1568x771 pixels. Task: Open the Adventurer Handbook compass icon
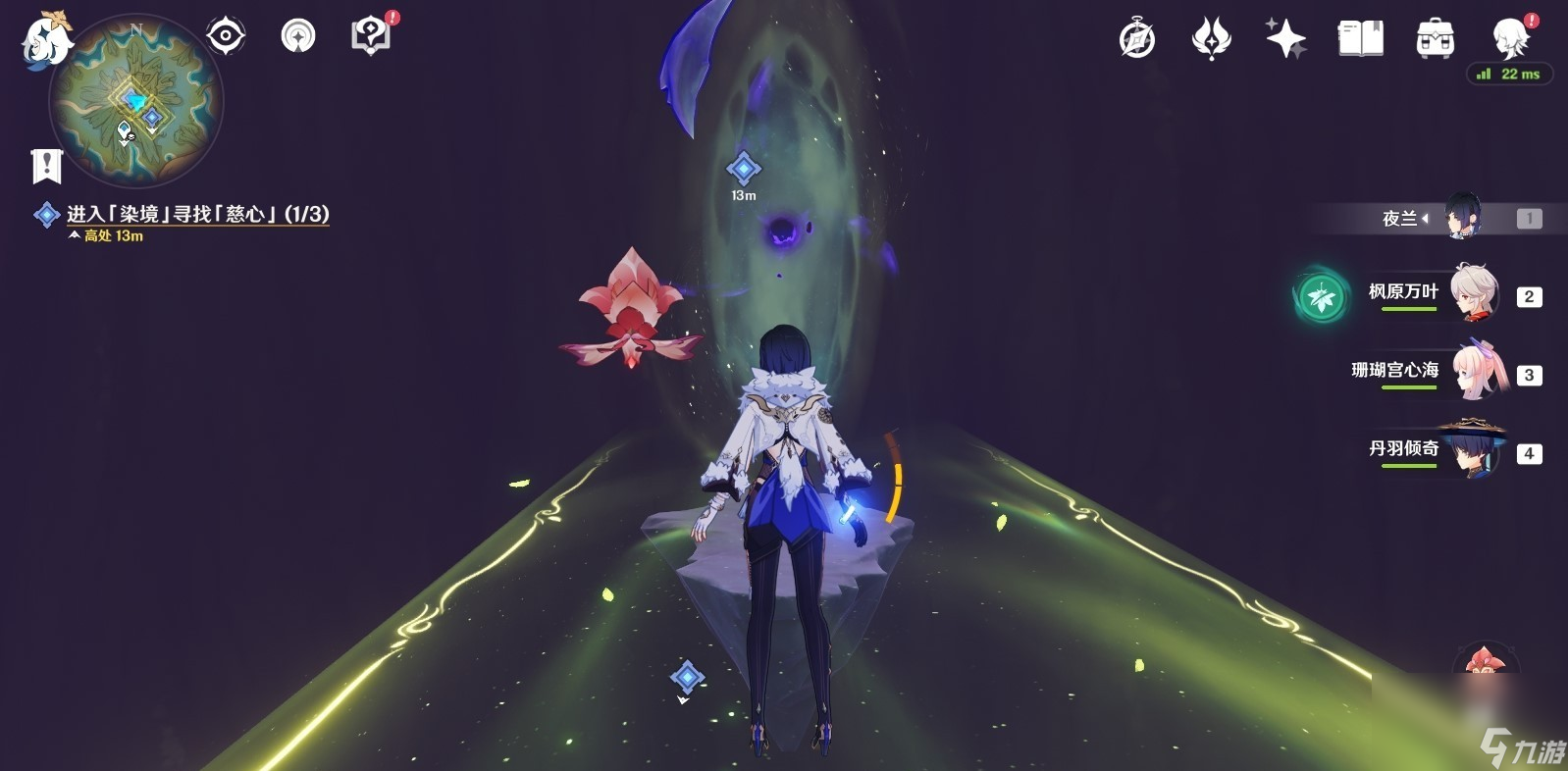[x=1135, y=37]
